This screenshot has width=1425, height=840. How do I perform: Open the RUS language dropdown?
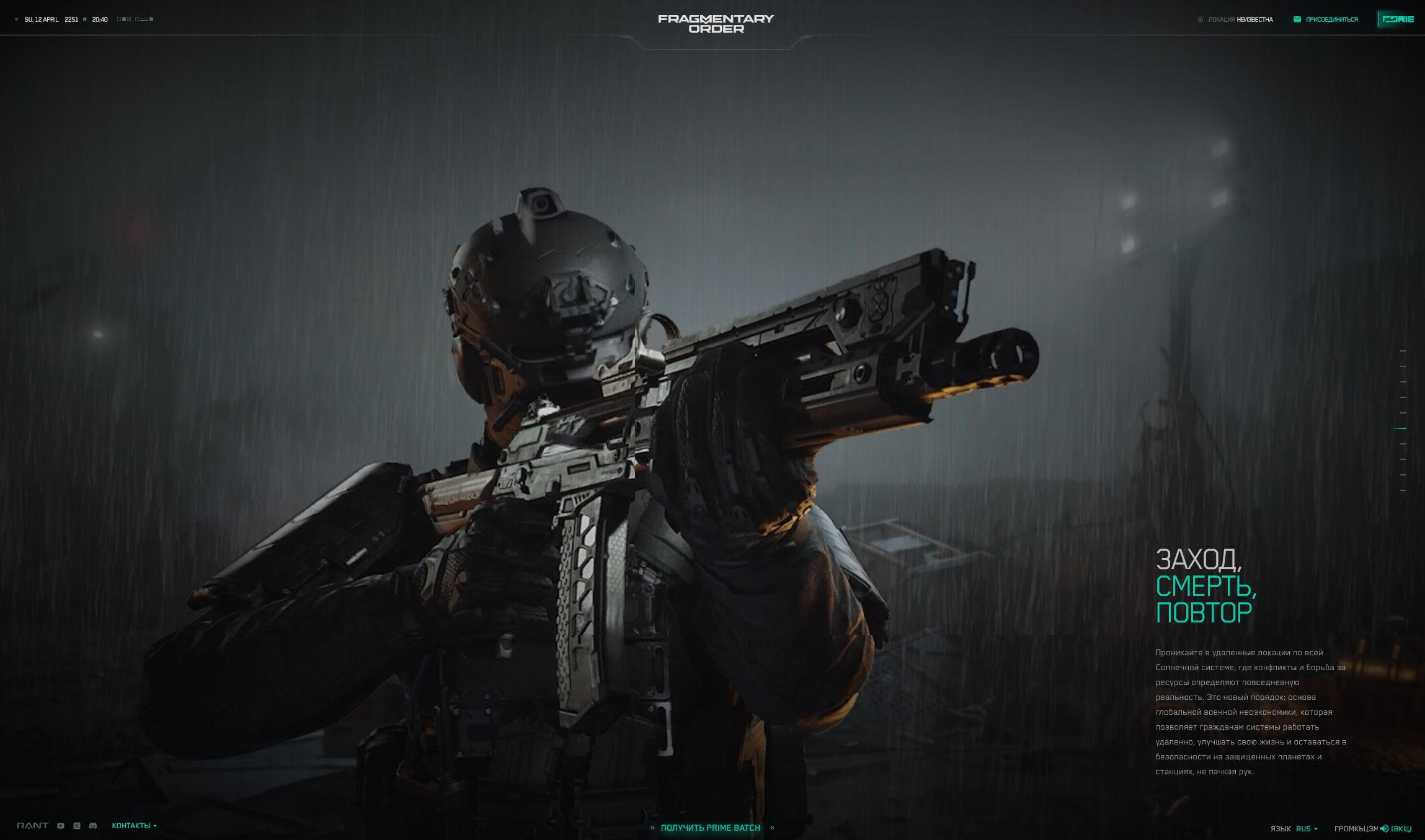pos(1306,829)
